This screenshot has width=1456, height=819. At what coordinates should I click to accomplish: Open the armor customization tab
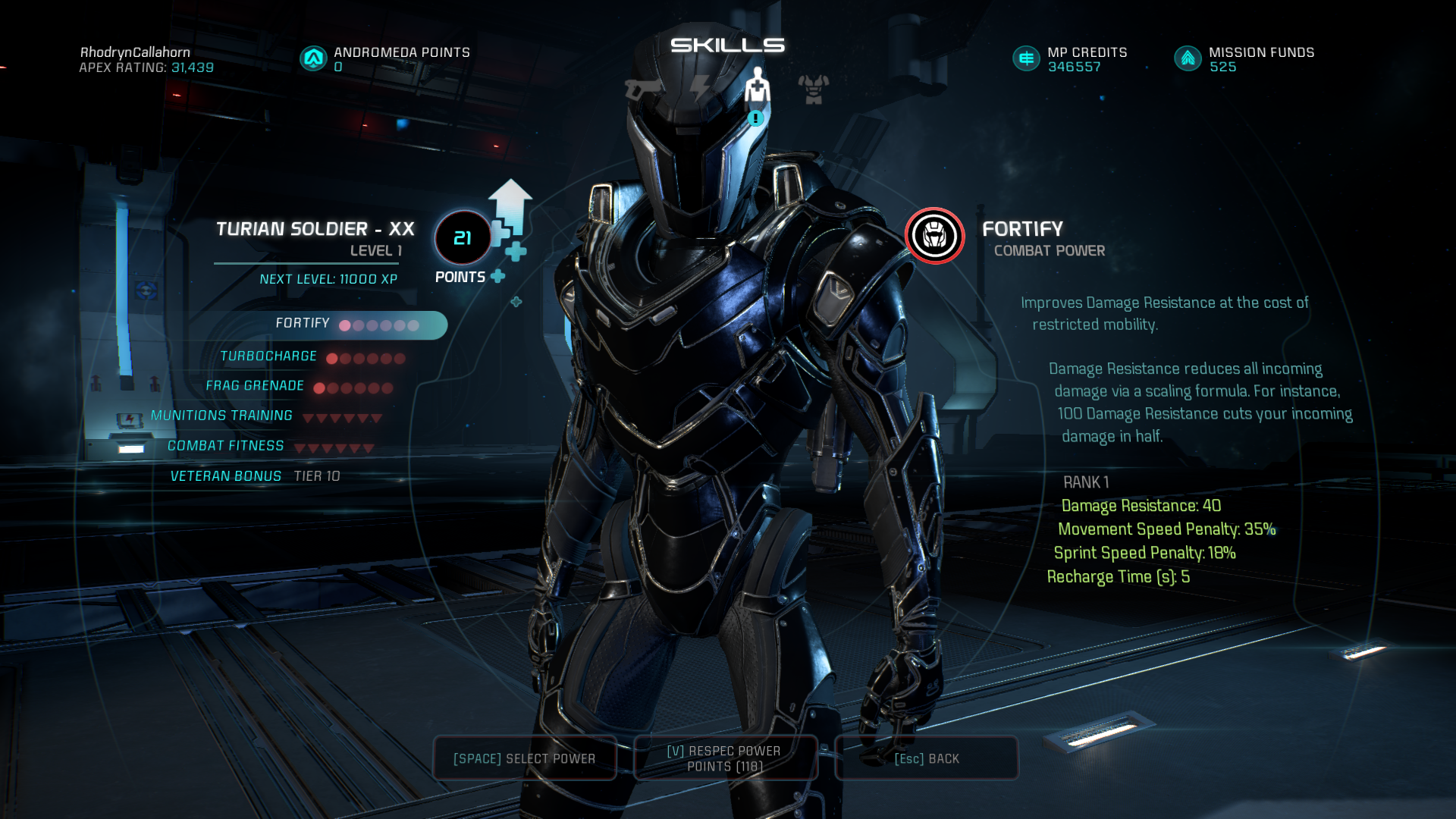click(814, 89)
